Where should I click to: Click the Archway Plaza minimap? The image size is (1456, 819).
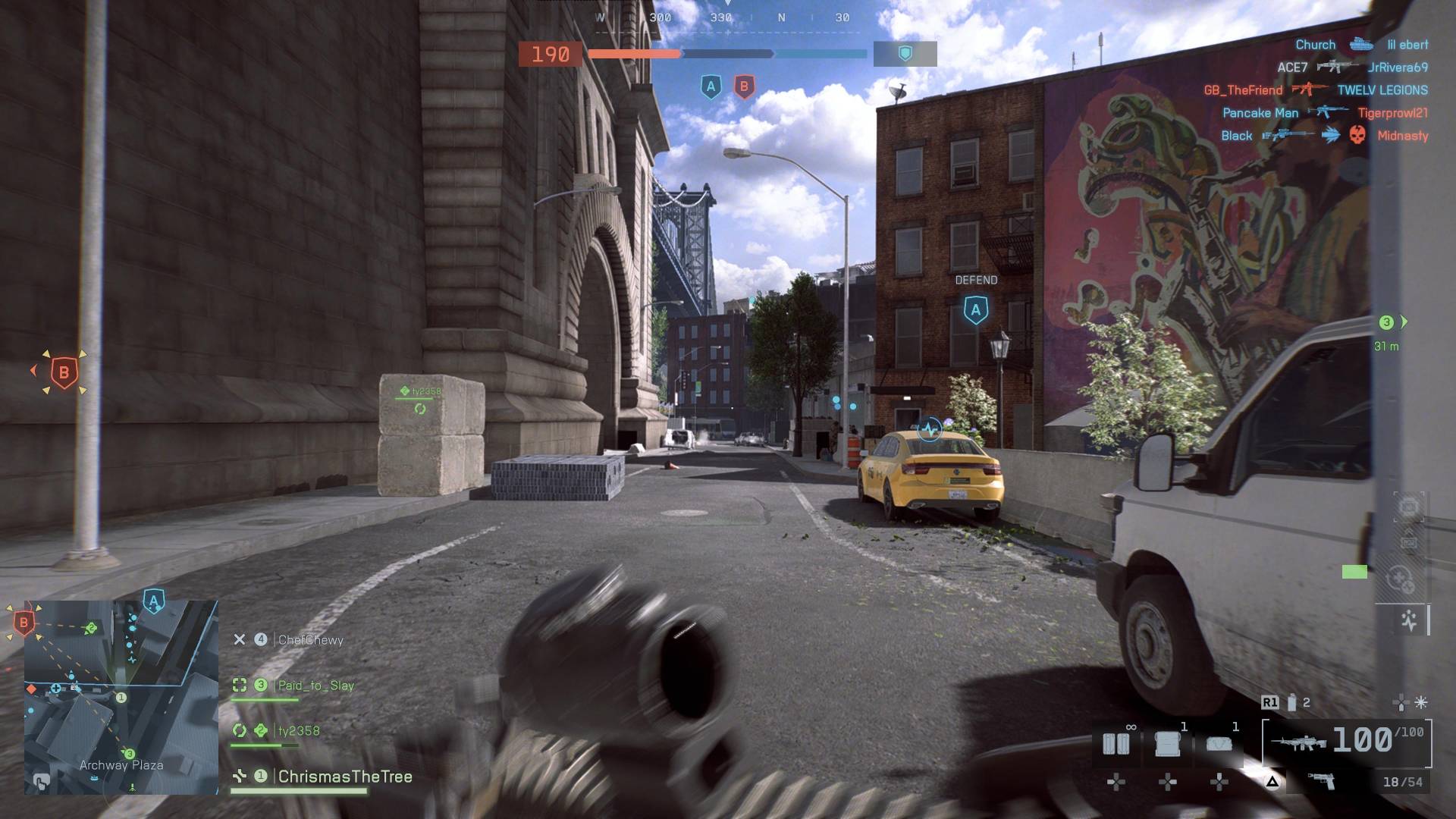pos(121,698)
